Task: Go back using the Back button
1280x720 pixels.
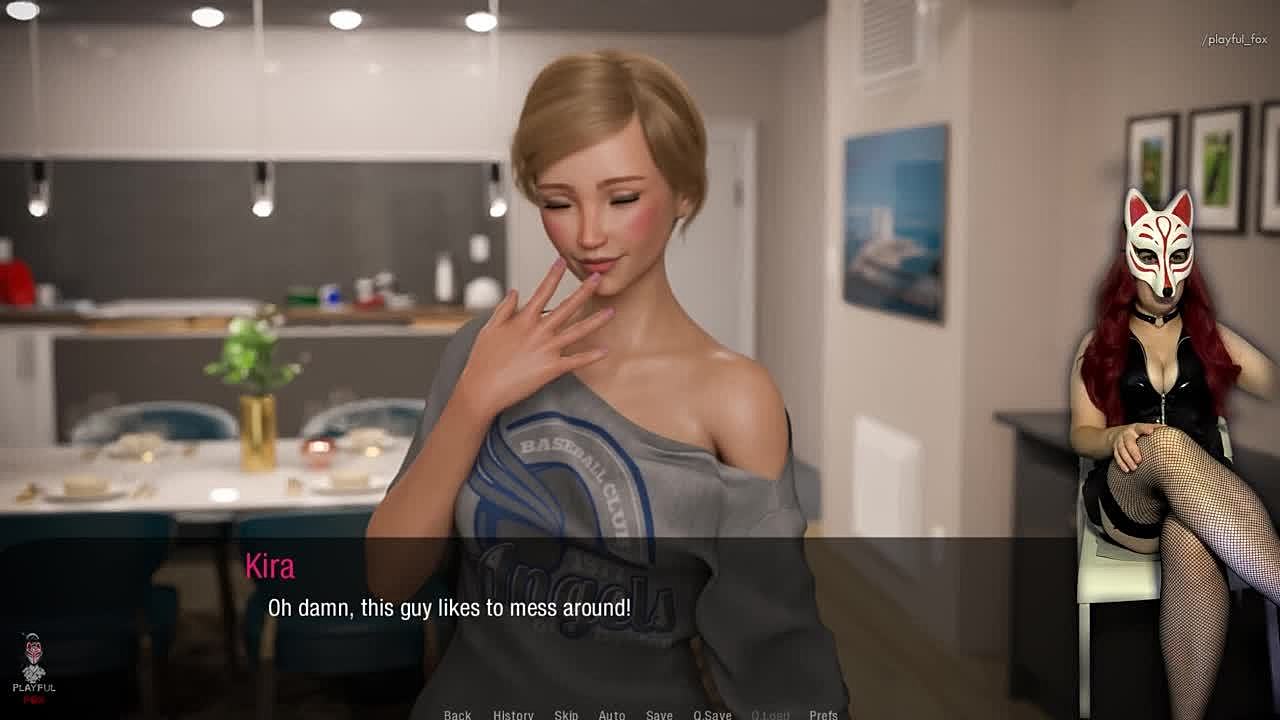Action: tap(457, 714)
